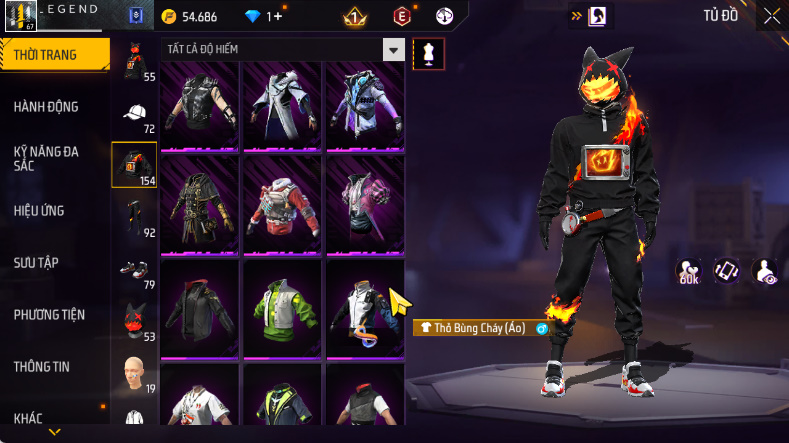Toggle the character visibility eye icon
This screenshot has width=789, height=443.
coord(765,271)
